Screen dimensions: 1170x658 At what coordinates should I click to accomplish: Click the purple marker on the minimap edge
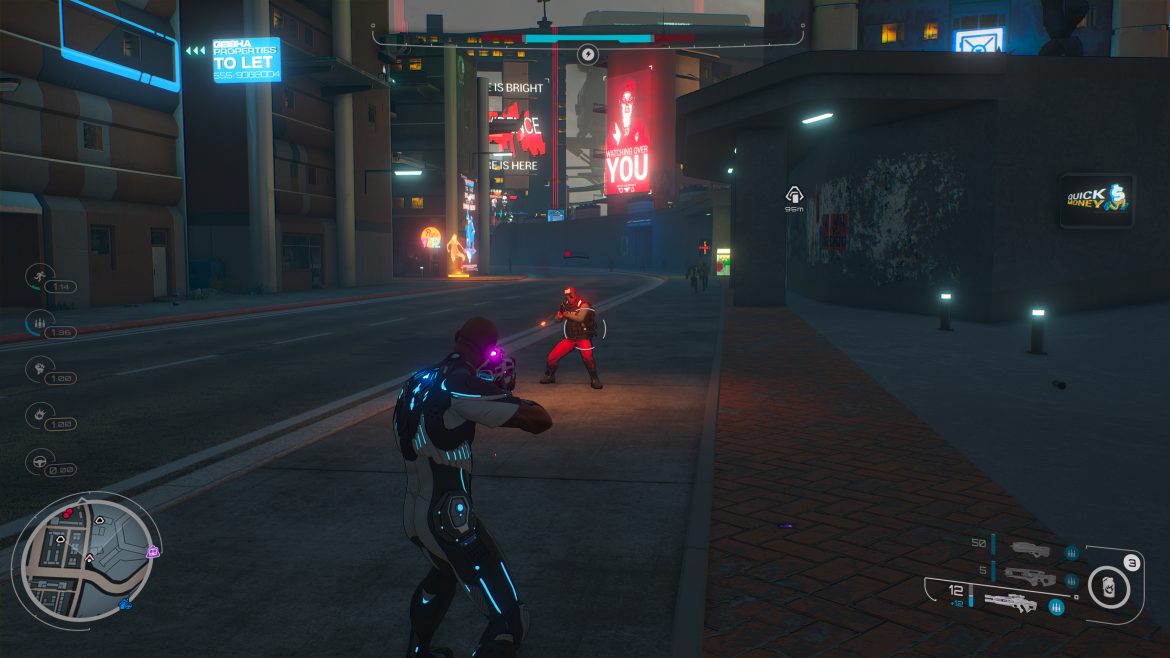tap(153, 551)
